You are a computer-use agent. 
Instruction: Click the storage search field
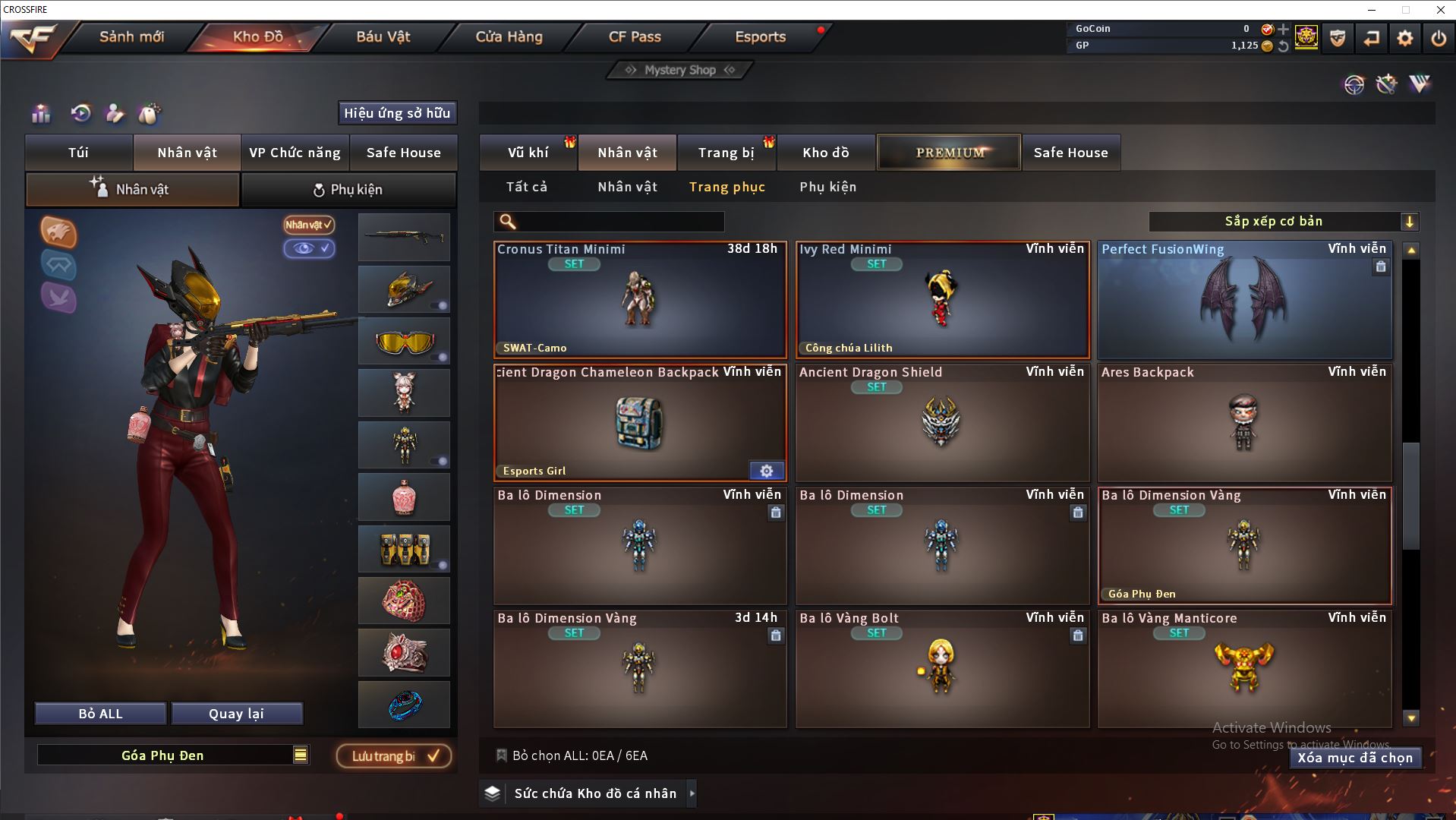point(619,222)
